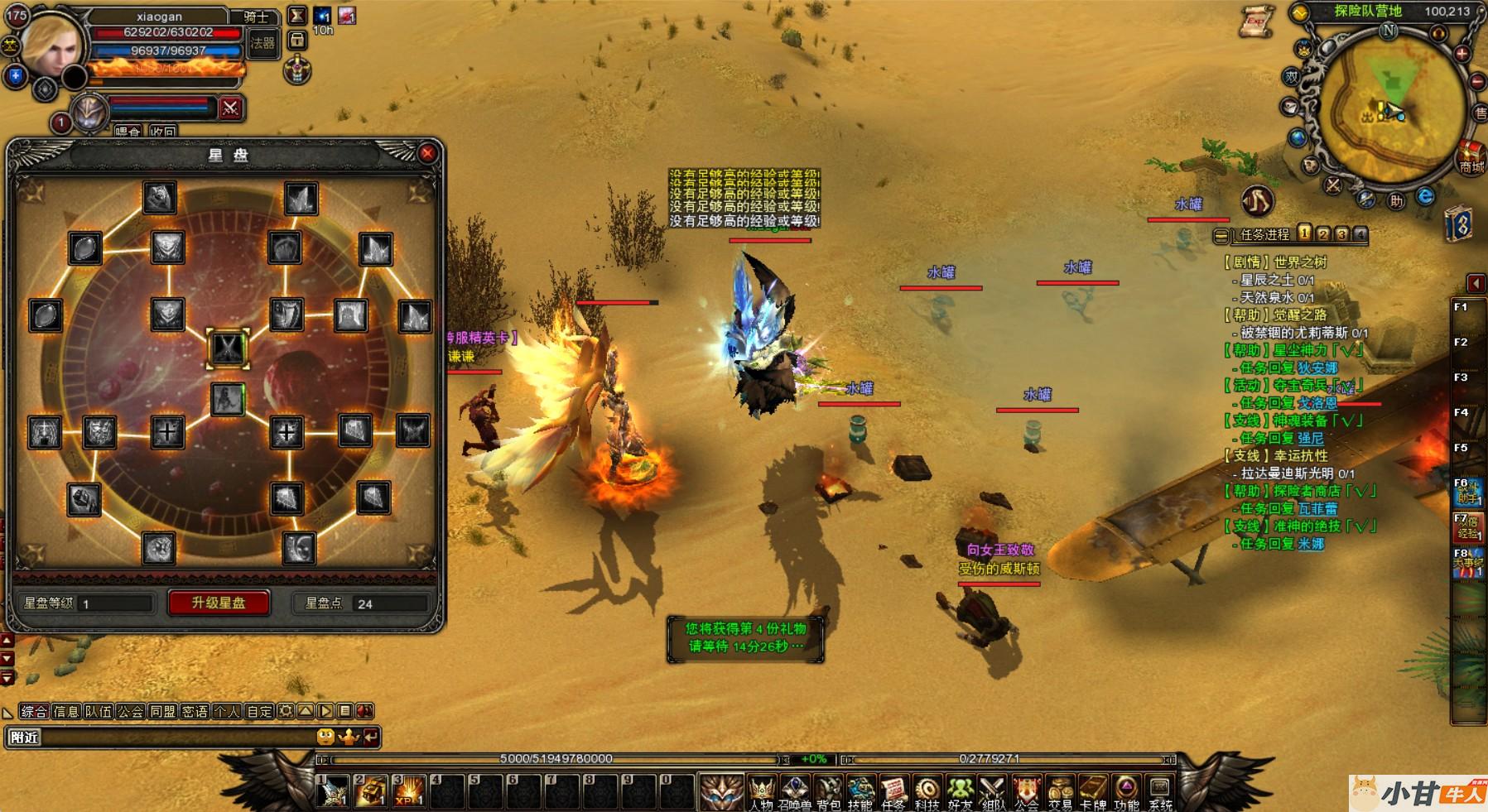The image size is (1488, 812).
Task: Zoom out the minimap with minus button
Action: (1477, 82)
